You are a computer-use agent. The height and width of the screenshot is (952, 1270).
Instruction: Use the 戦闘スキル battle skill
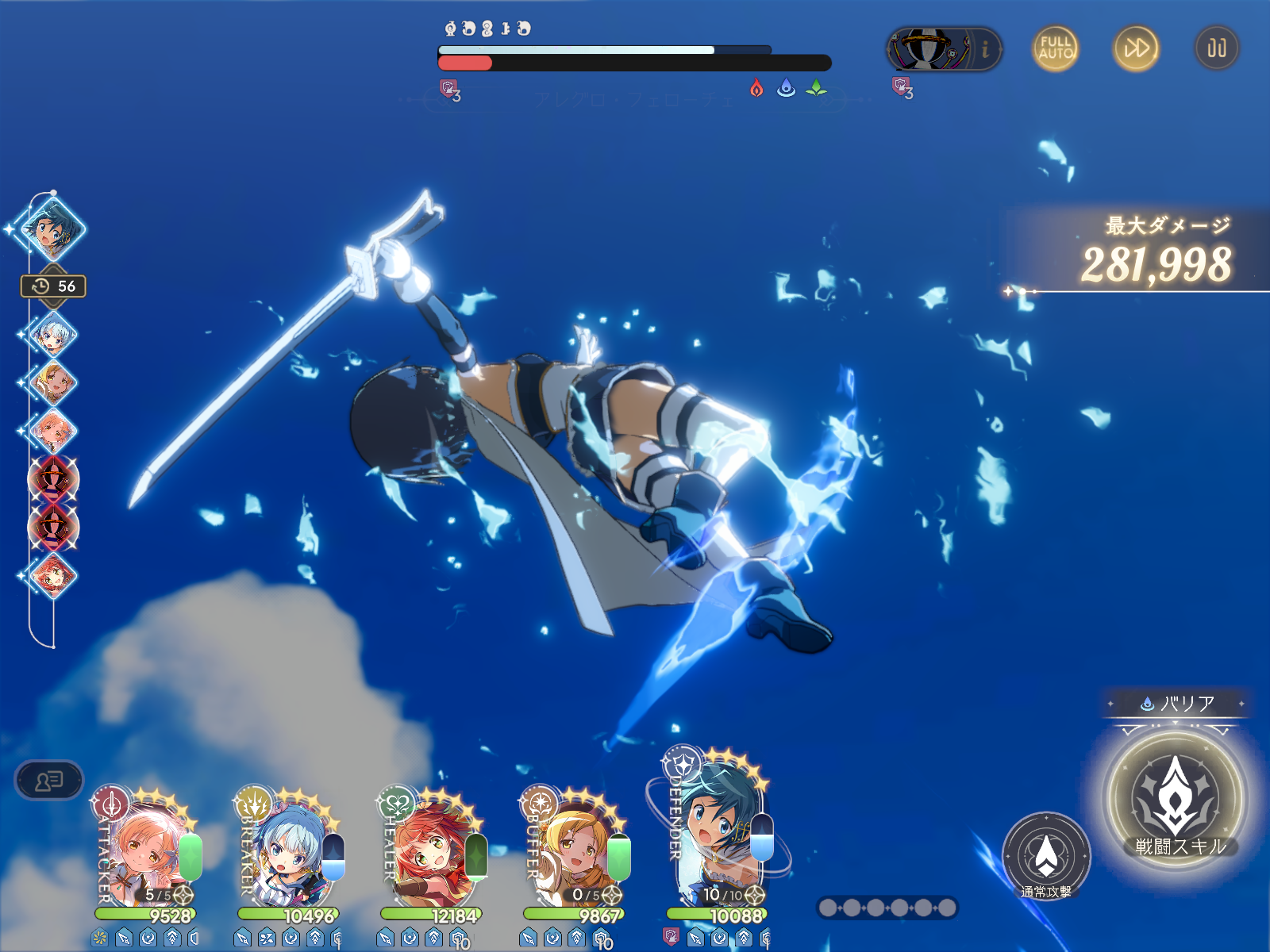(1176, 800)
